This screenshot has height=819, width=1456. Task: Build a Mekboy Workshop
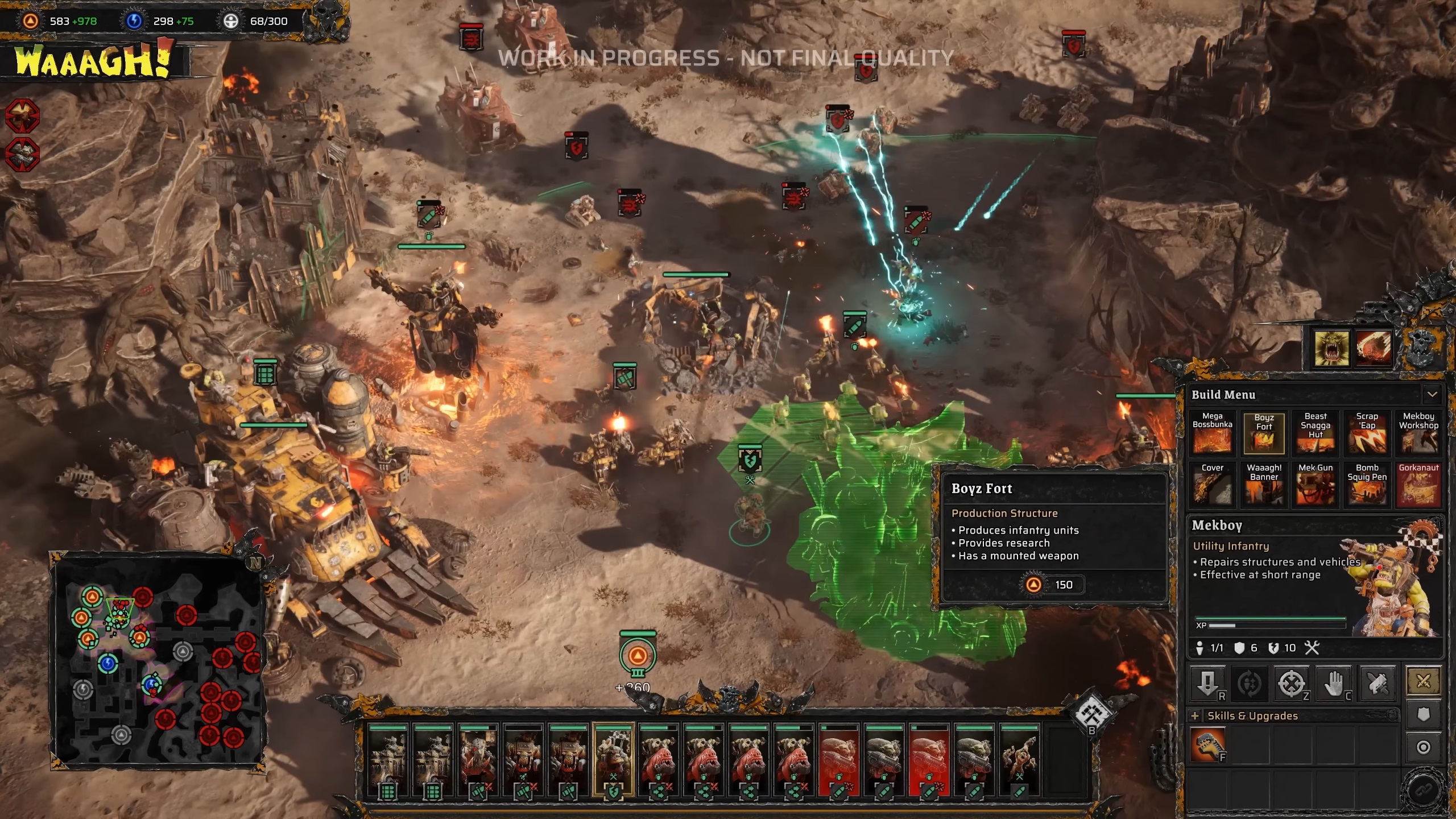(1418, 433)
